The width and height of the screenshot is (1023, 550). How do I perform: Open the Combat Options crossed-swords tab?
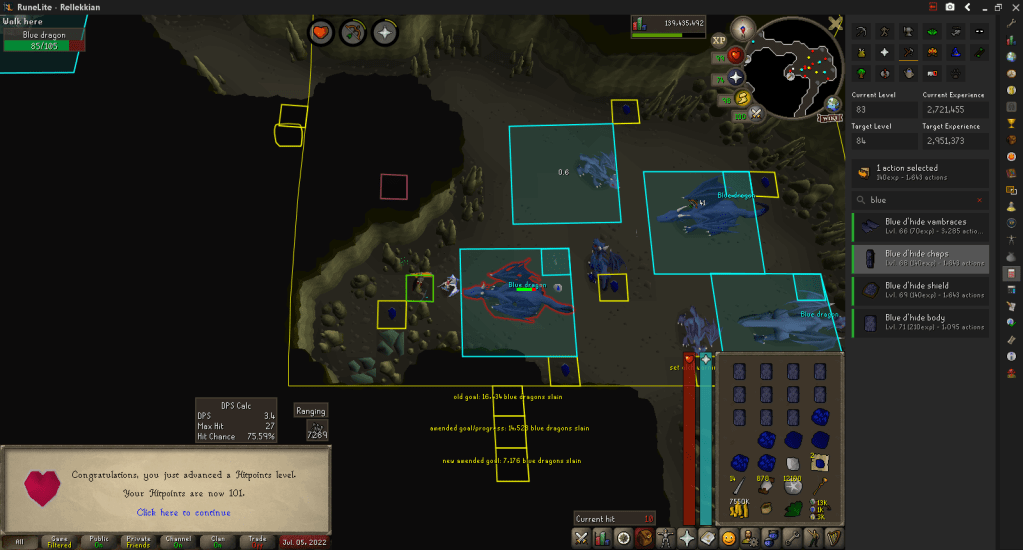coord(580,538)
